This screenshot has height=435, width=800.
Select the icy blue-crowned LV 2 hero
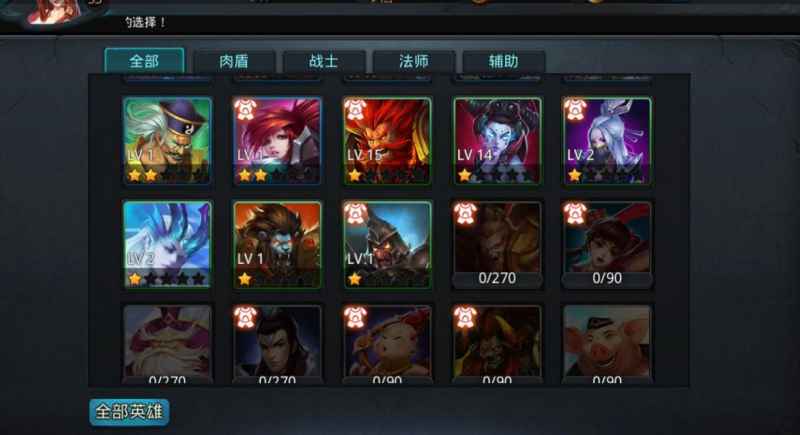167,244
